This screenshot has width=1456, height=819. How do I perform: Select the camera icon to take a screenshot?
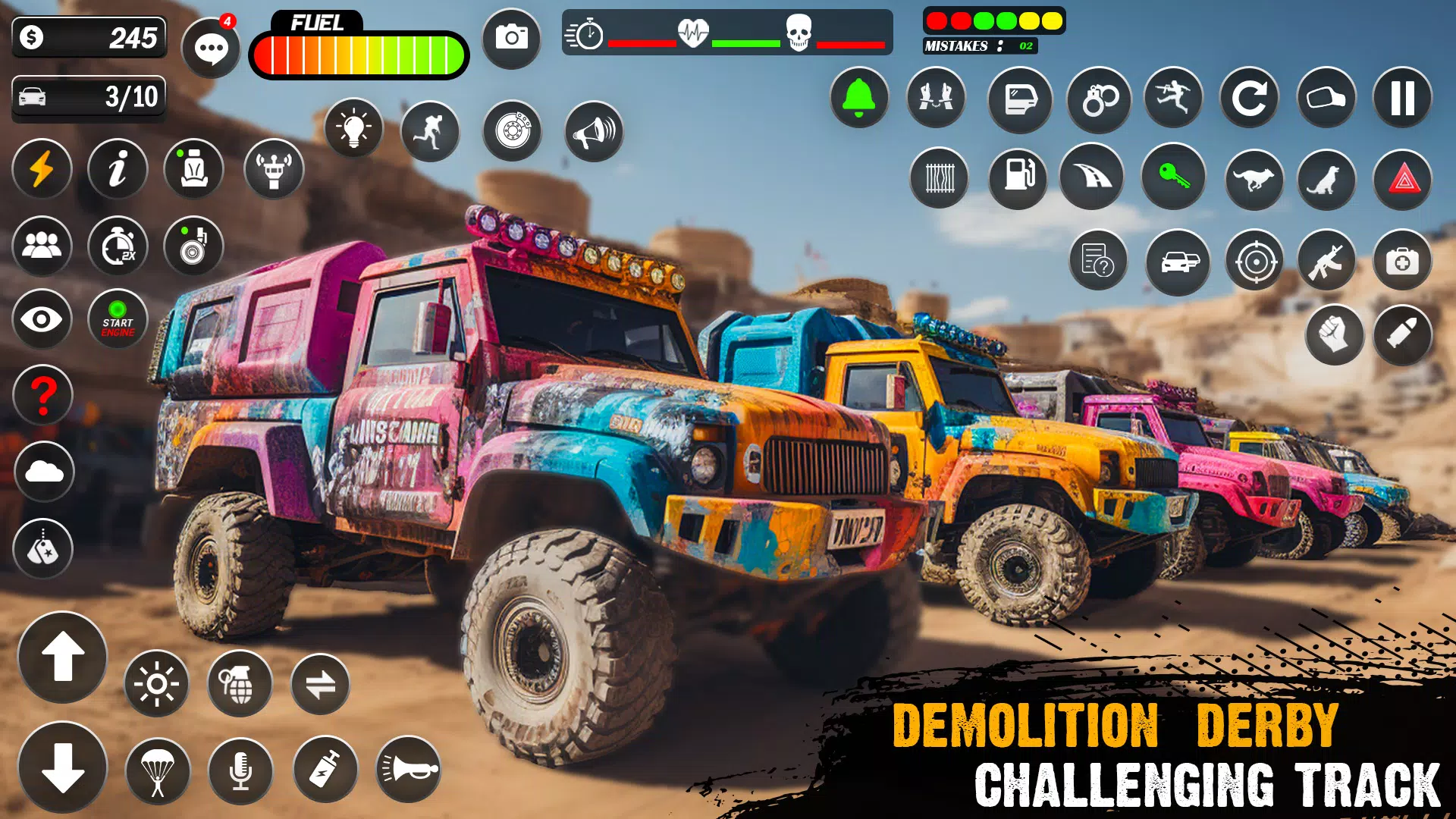512,38
